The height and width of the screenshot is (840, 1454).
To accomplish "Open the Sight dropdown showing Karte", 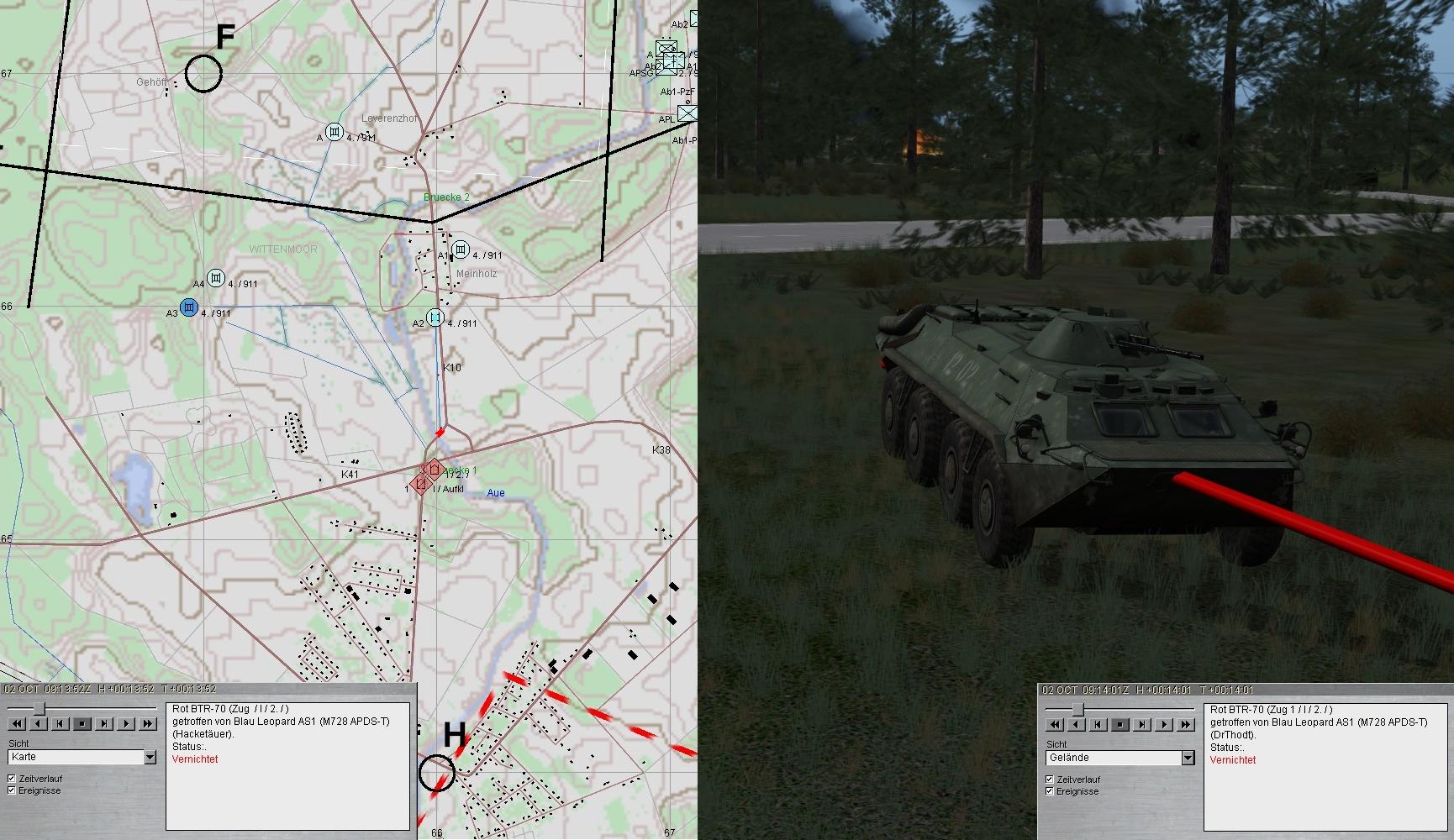I will pyautogui.click(x=150, y=757).
